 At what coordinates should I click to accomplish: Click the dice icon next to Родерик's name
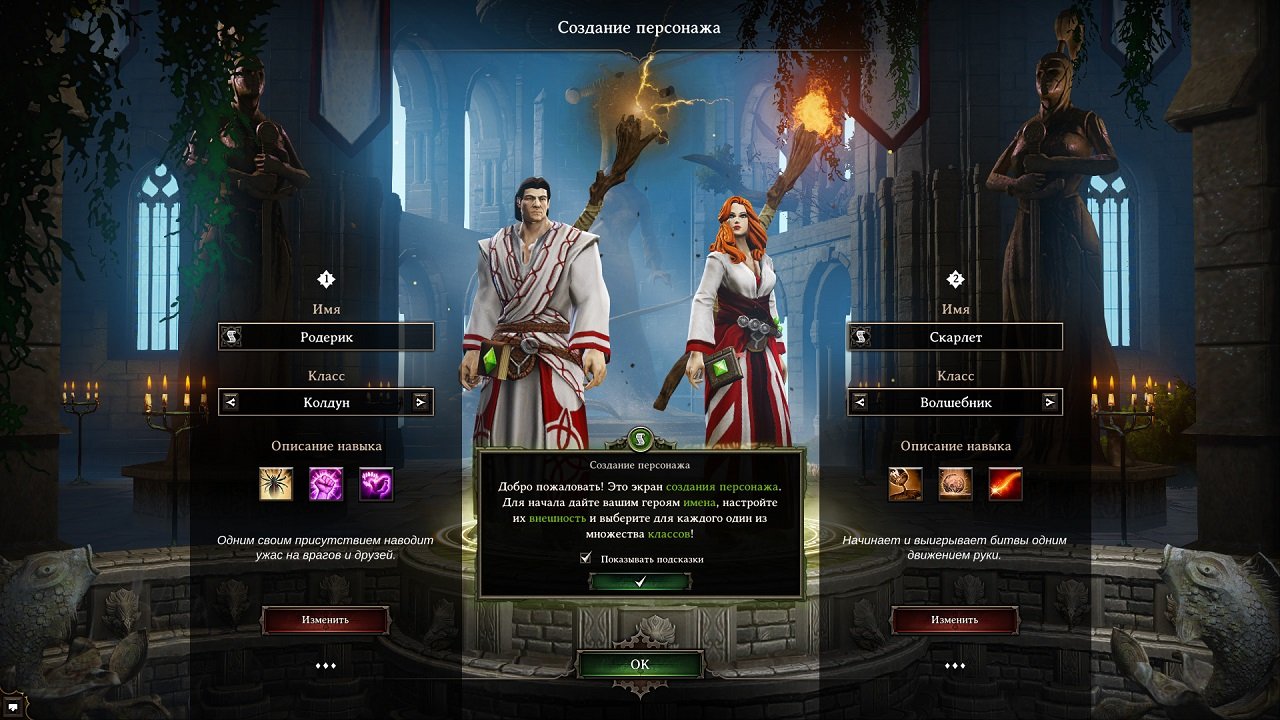click(231, 336)
